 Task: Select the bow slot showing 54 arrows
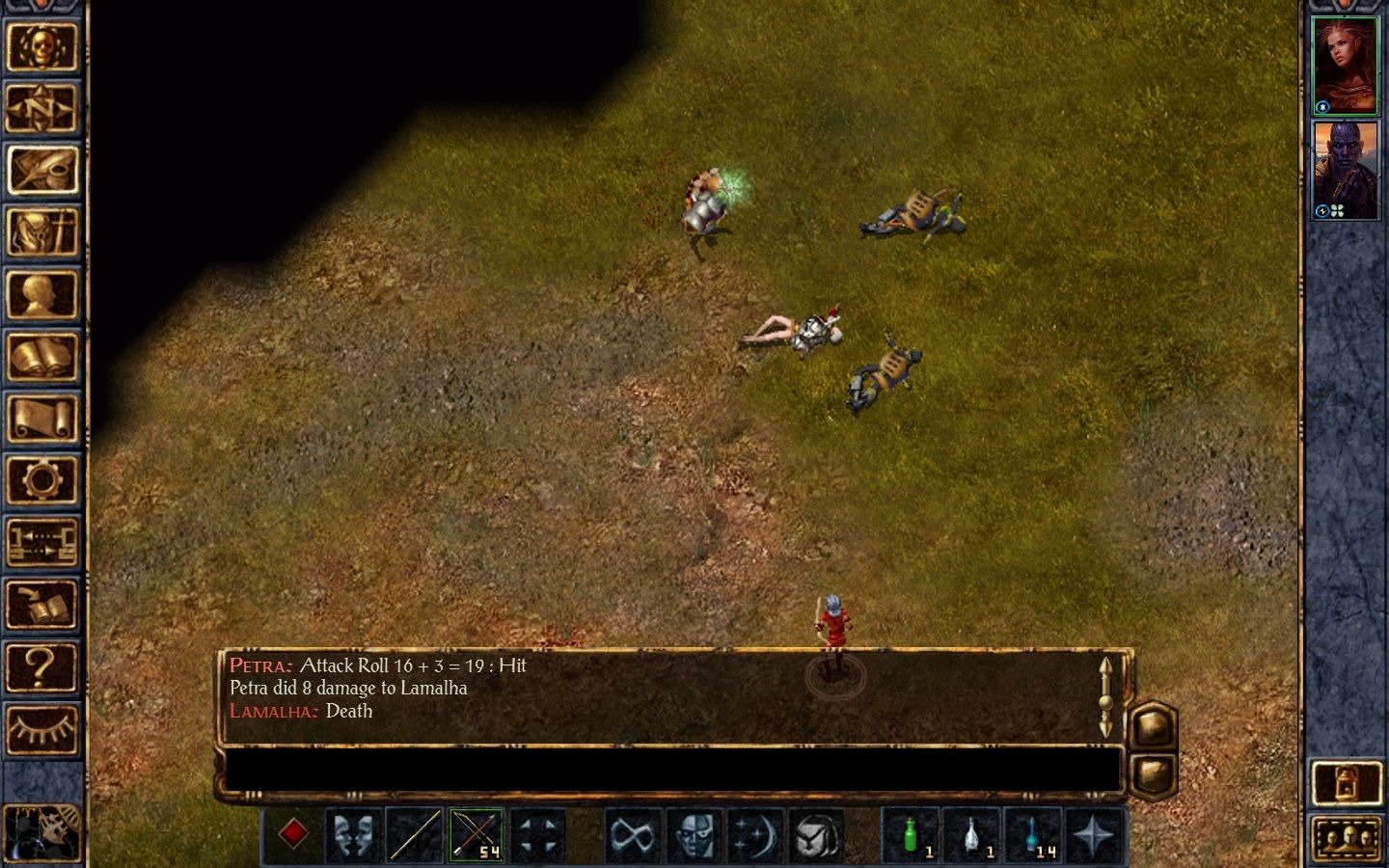coord(476,834)
